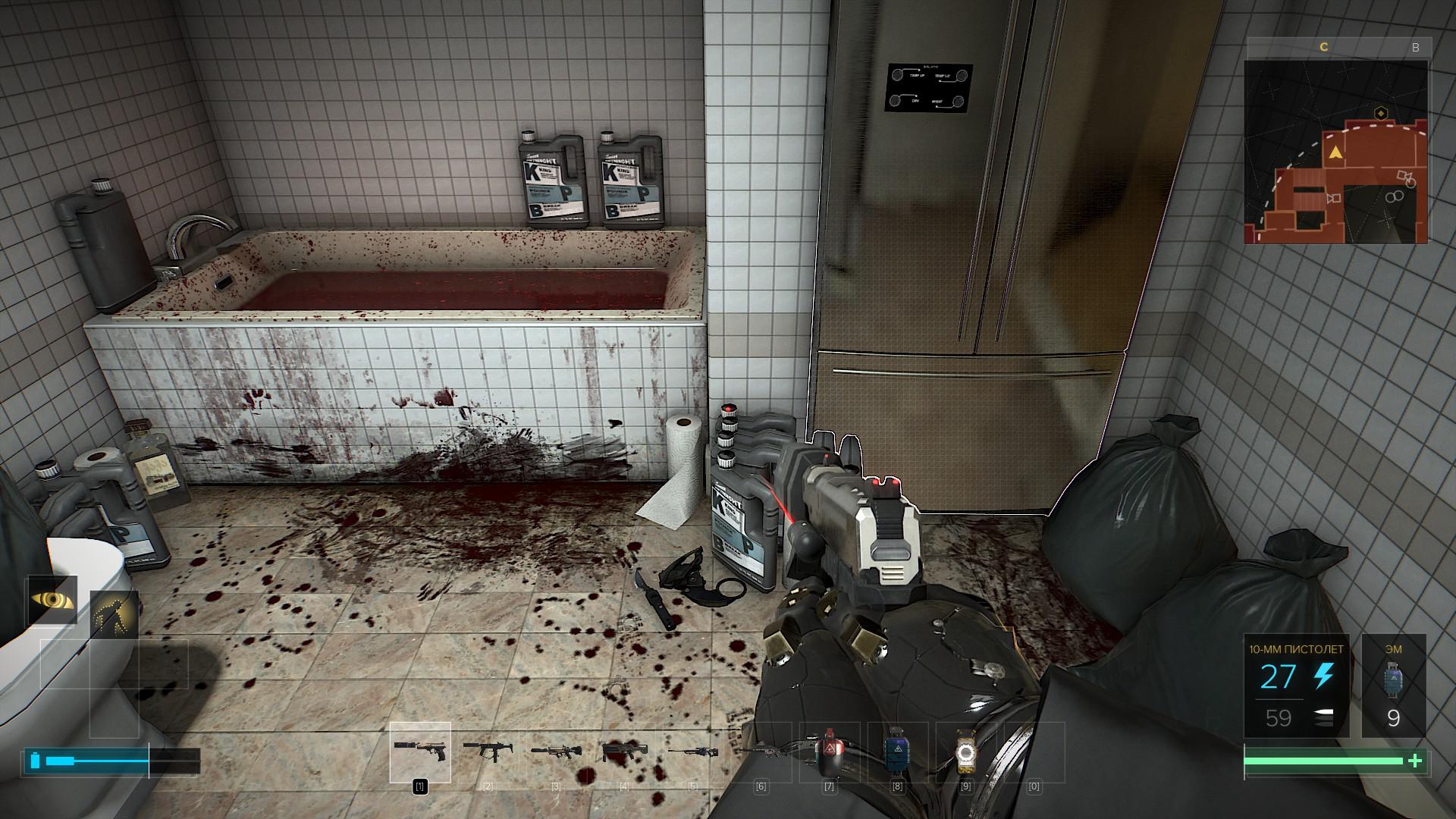Toggle the crouching figure cloak augmentation

(114, 615)
